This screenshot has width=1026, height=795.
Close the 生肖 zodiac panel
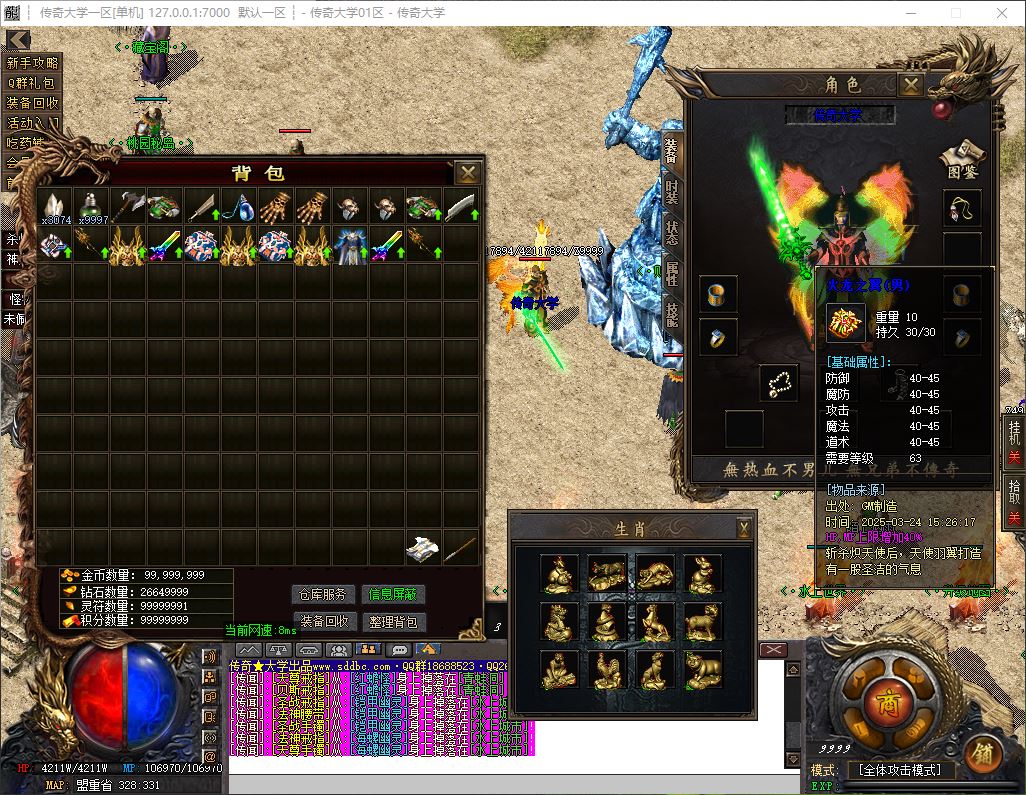tap(744, 527)
